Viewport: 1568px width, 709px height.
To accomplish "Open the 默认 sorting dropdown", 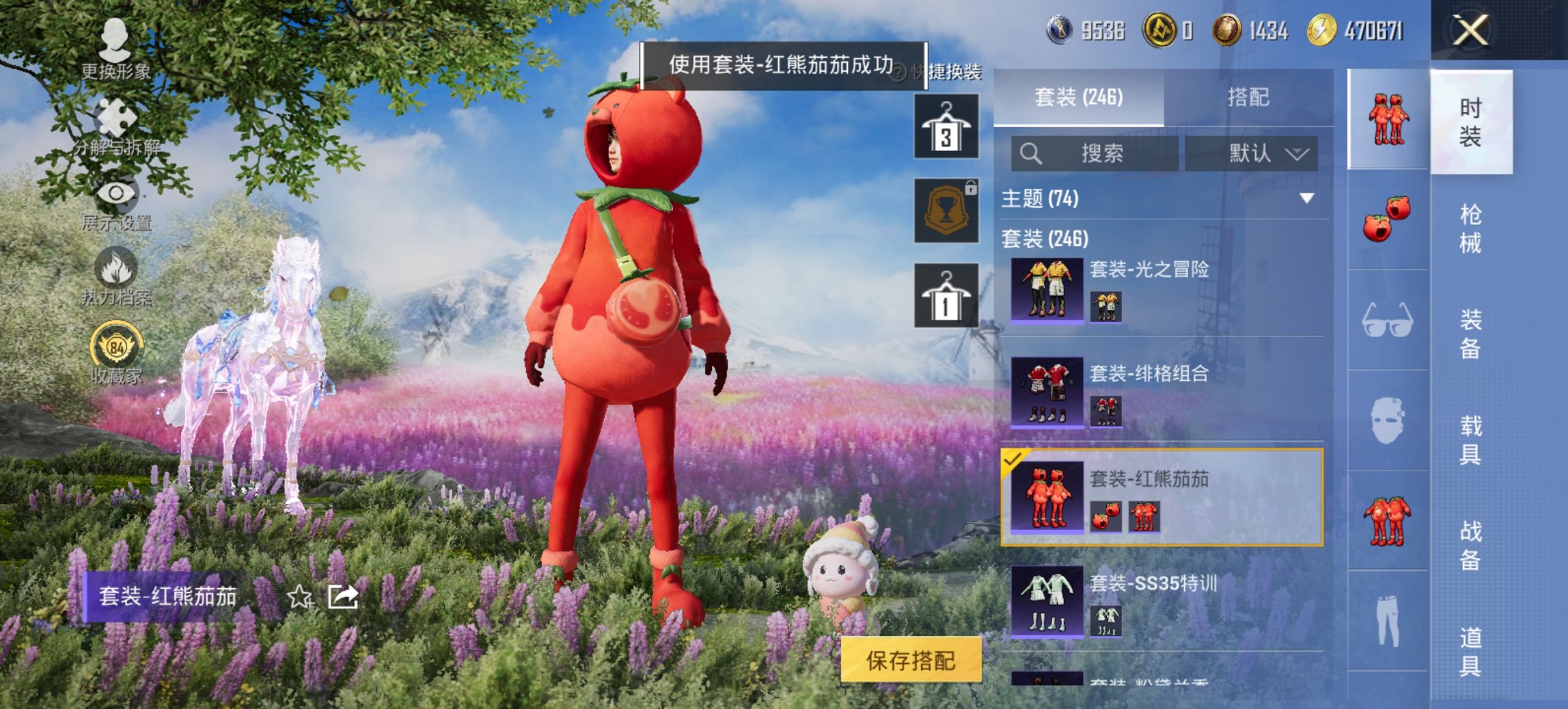I will pyautogui.click(x=1255, y=153).
